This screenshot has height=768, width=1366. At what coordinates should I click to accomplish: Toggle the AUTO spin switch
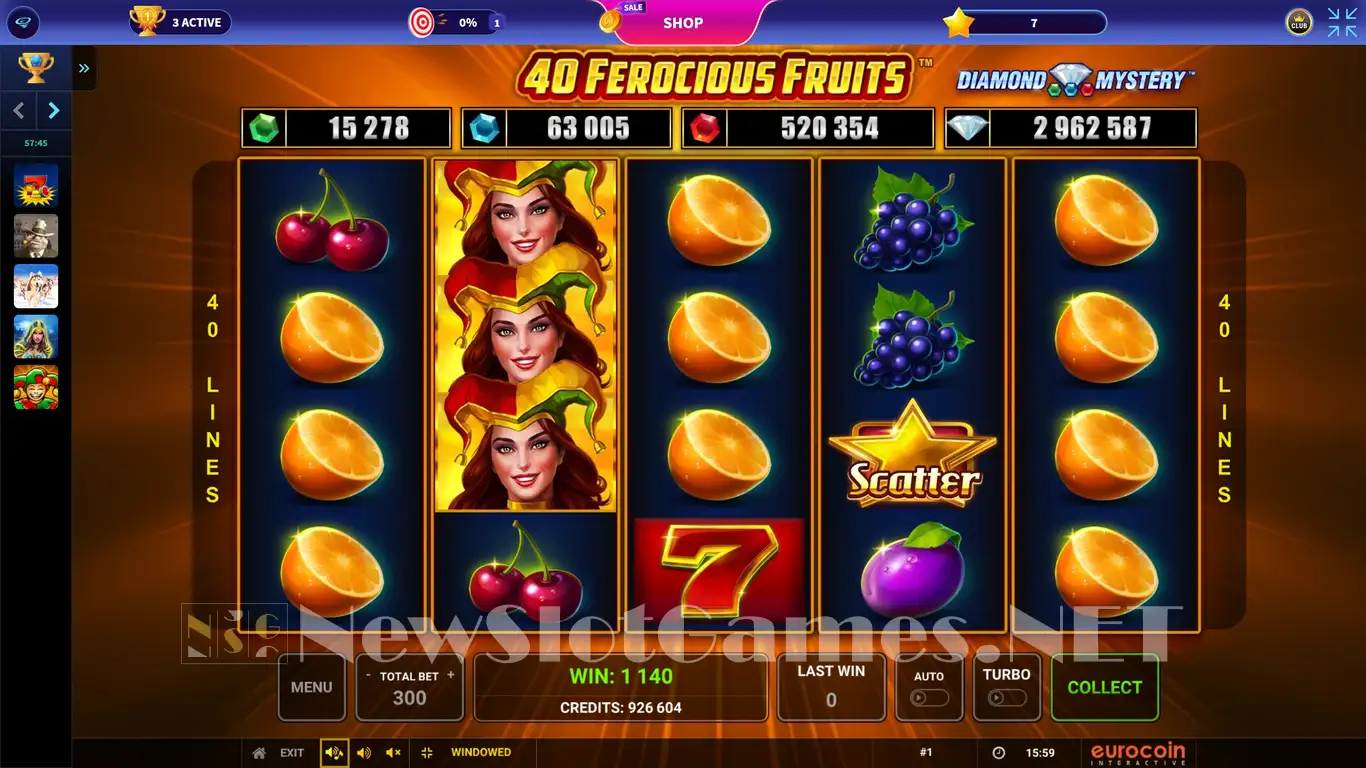(x=930, y=698)
